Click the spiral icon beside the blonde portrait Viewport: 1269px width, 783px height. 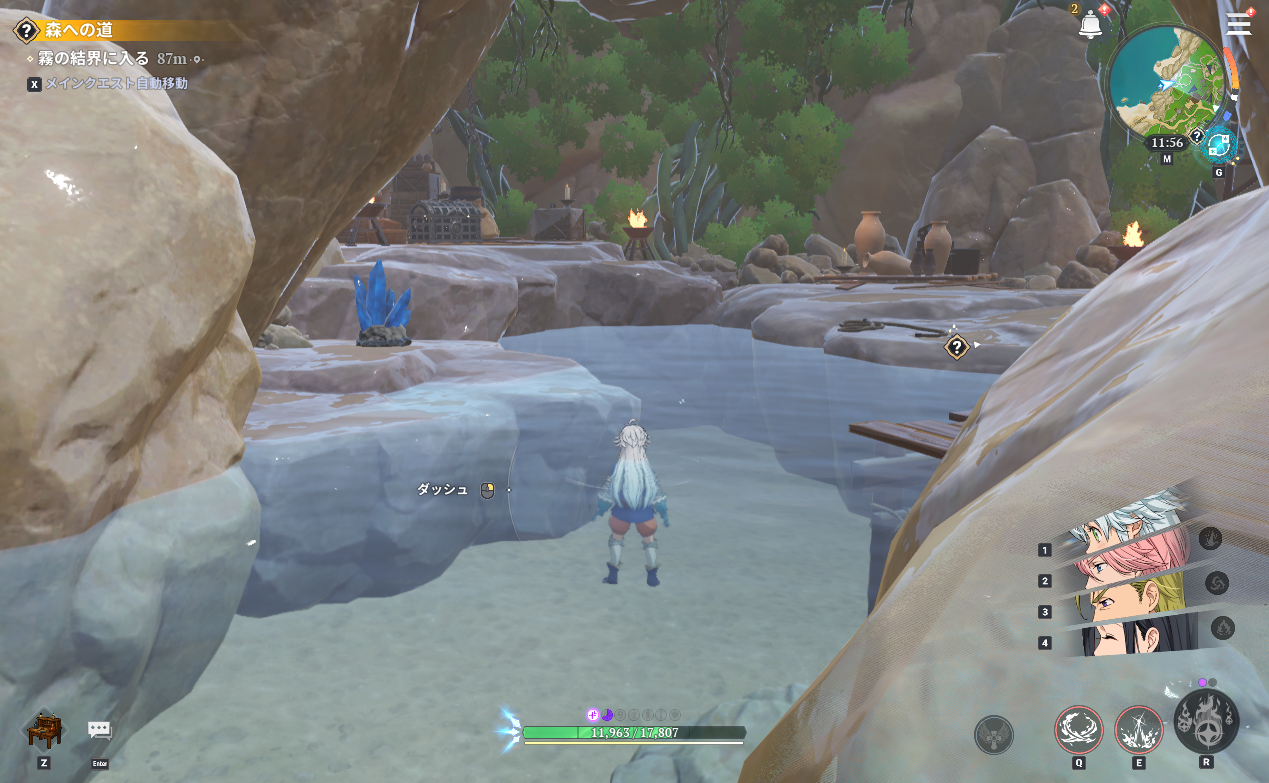pos(1216,583)
